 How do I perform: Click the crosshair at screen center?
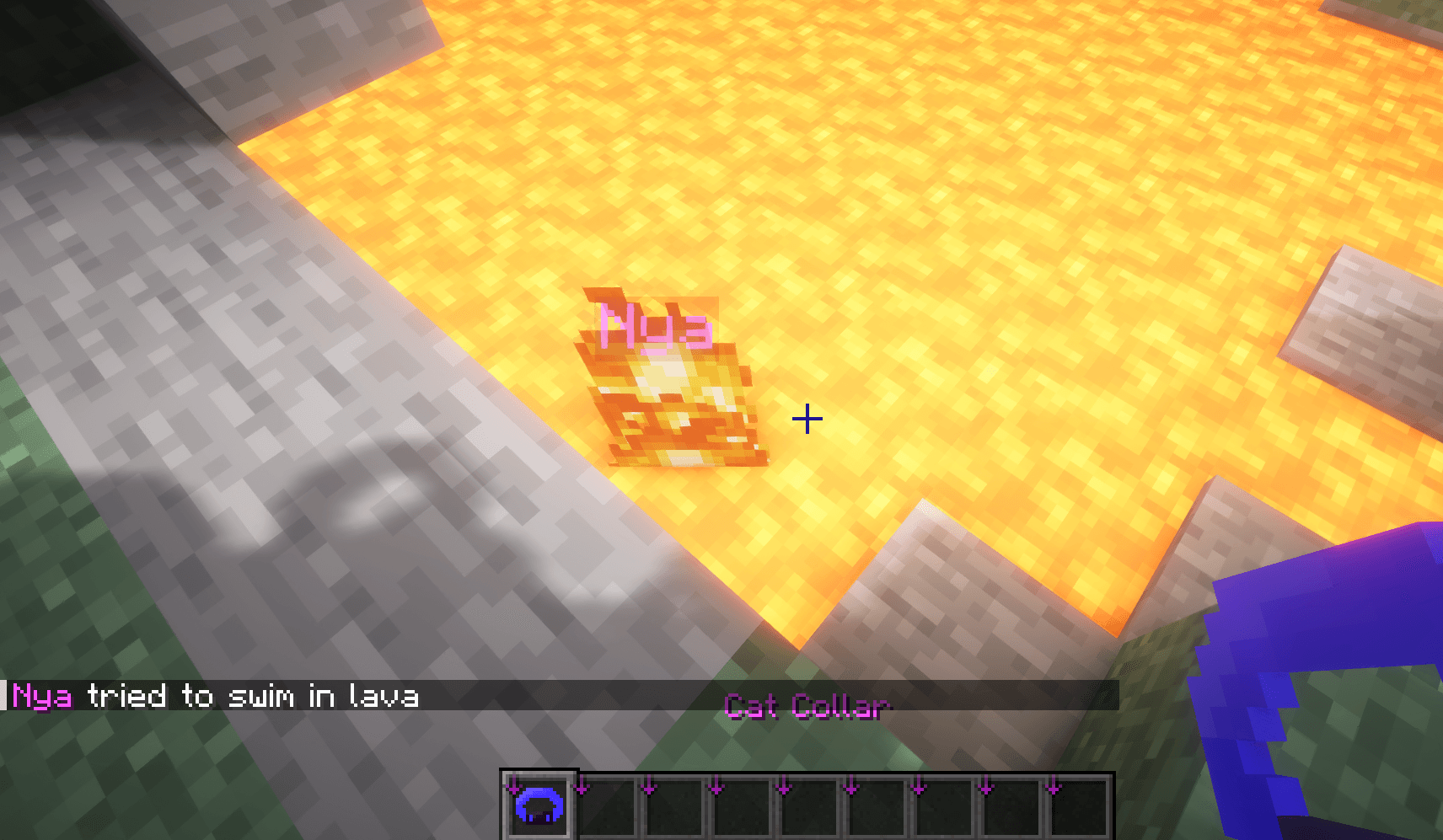click(x=807, y=418)
